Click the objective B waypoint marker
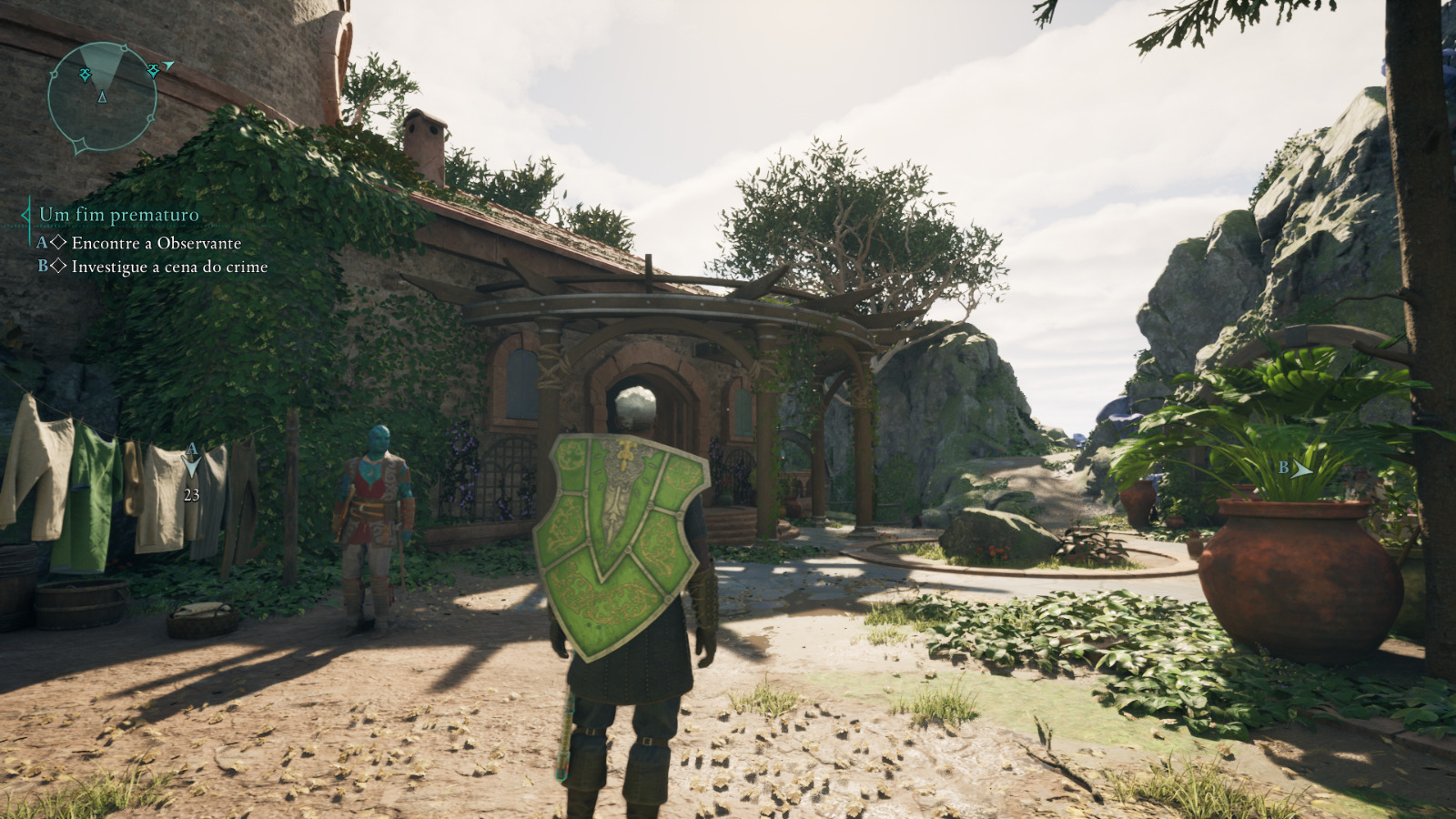Viewport: 1456px width, 819px height. click(1301, 470)
